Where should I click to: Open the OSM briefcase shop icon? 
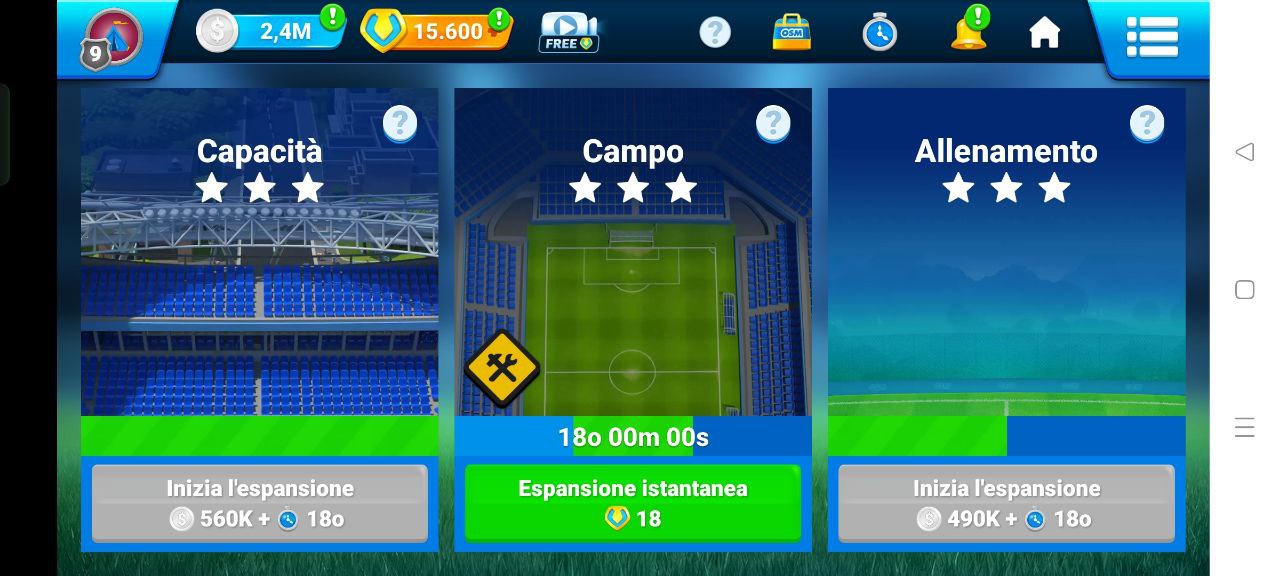[x=792, y=32]
